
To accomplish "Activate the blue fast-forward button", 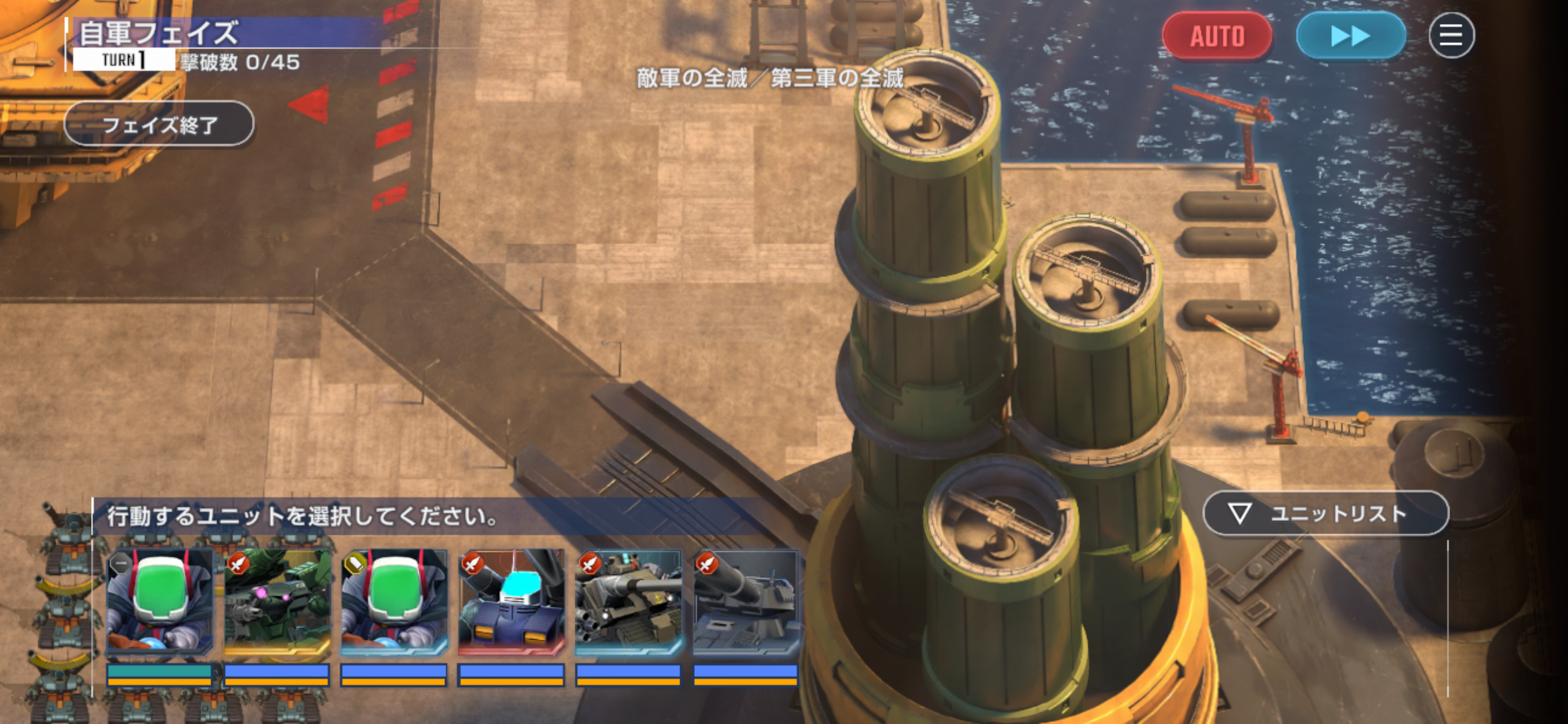I will pos(1350,36).
